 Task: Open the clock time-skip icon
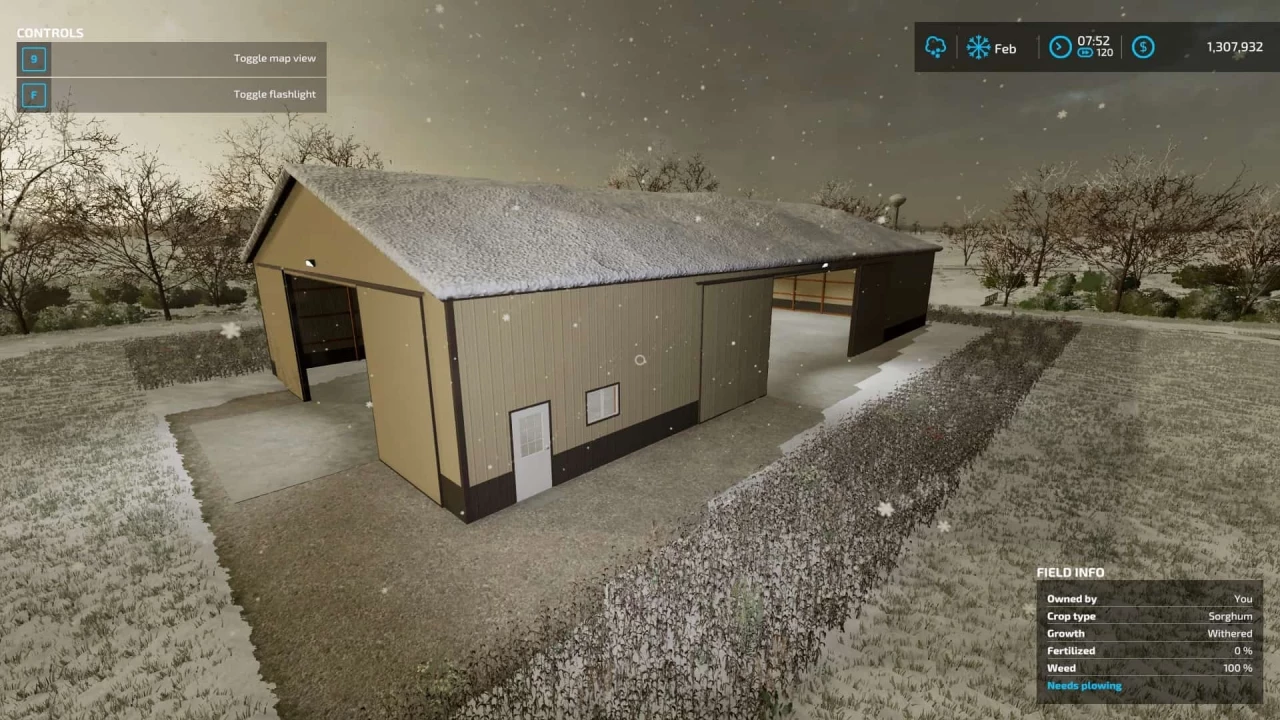(1059, 47)
